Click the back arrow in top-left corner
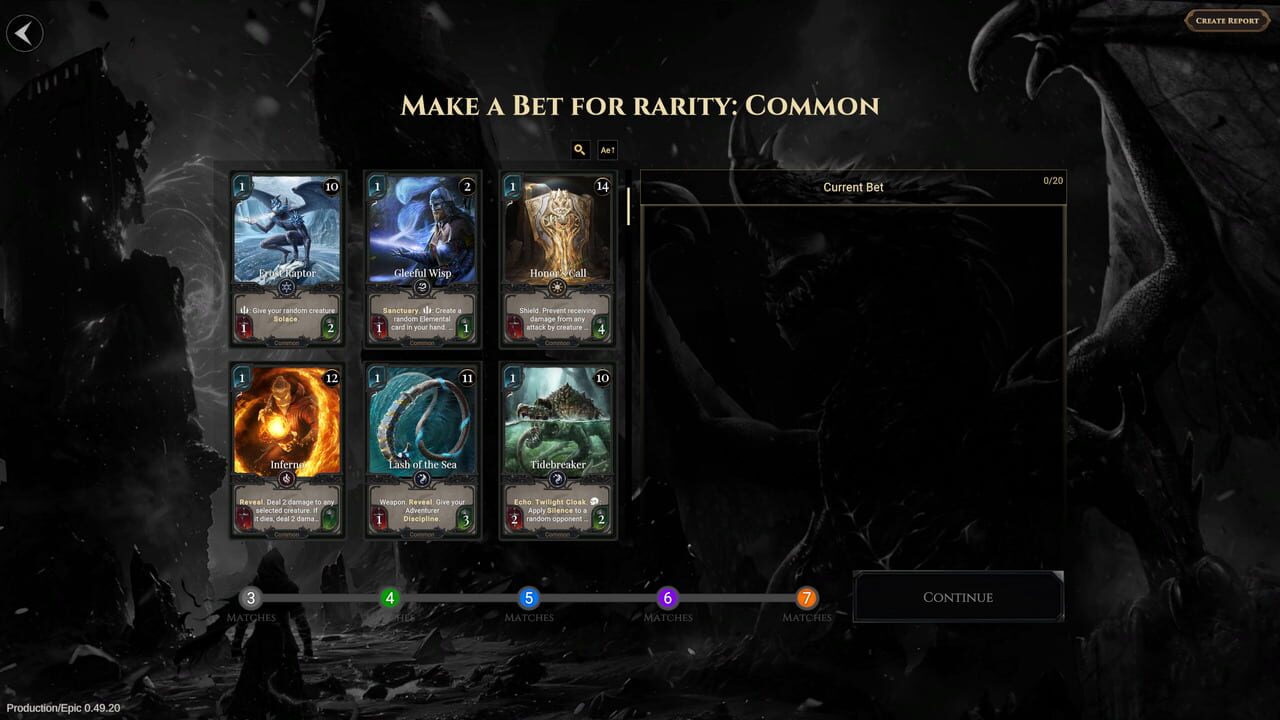 click(x=24, y=33)
